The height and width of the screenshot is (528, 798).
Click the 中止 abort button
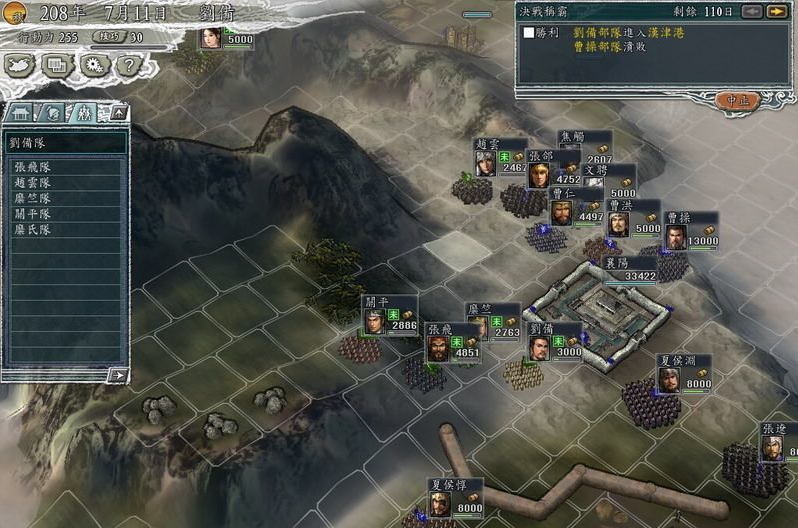[x=738, y=100]
